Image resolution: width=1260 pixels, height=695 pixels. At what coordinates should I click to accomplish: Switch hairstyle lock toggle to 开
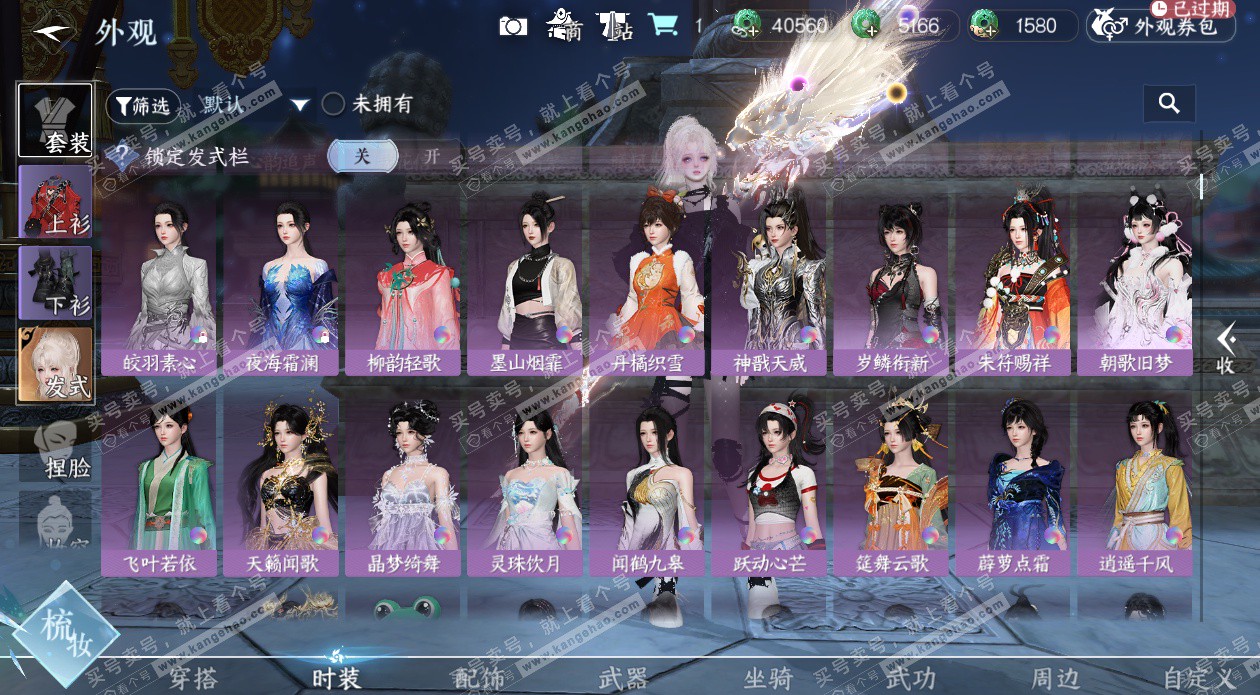pos(432,156)
